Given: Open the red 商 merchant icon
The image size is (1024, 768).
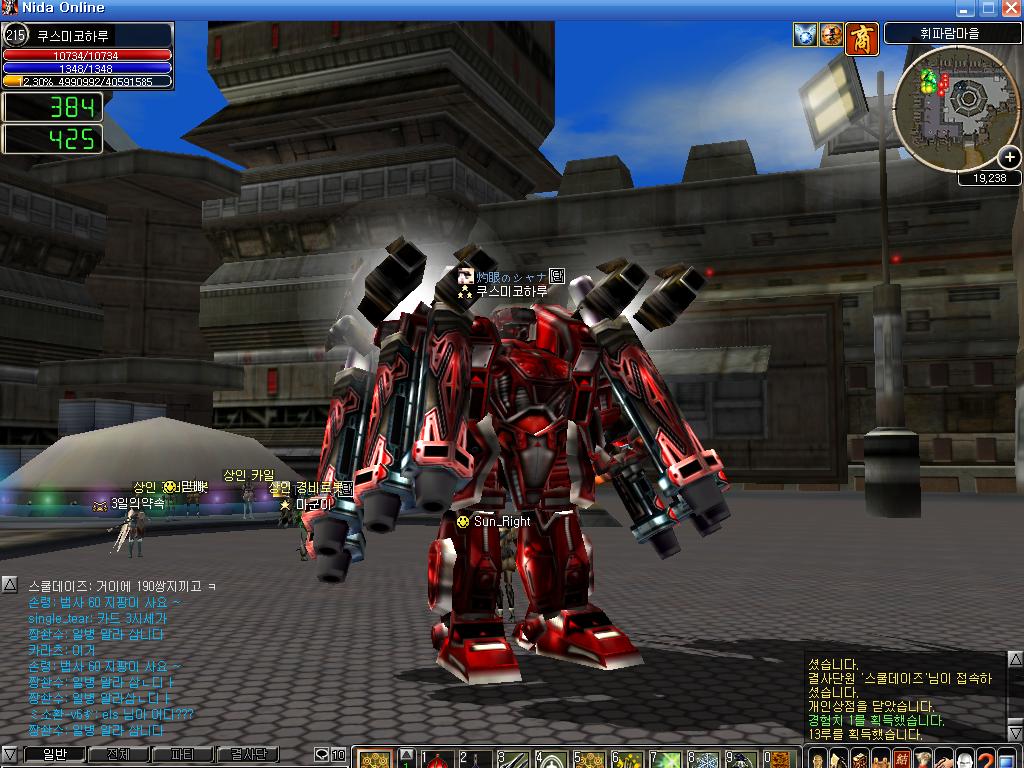Looking at the screenshot, I should click(861, 37).
